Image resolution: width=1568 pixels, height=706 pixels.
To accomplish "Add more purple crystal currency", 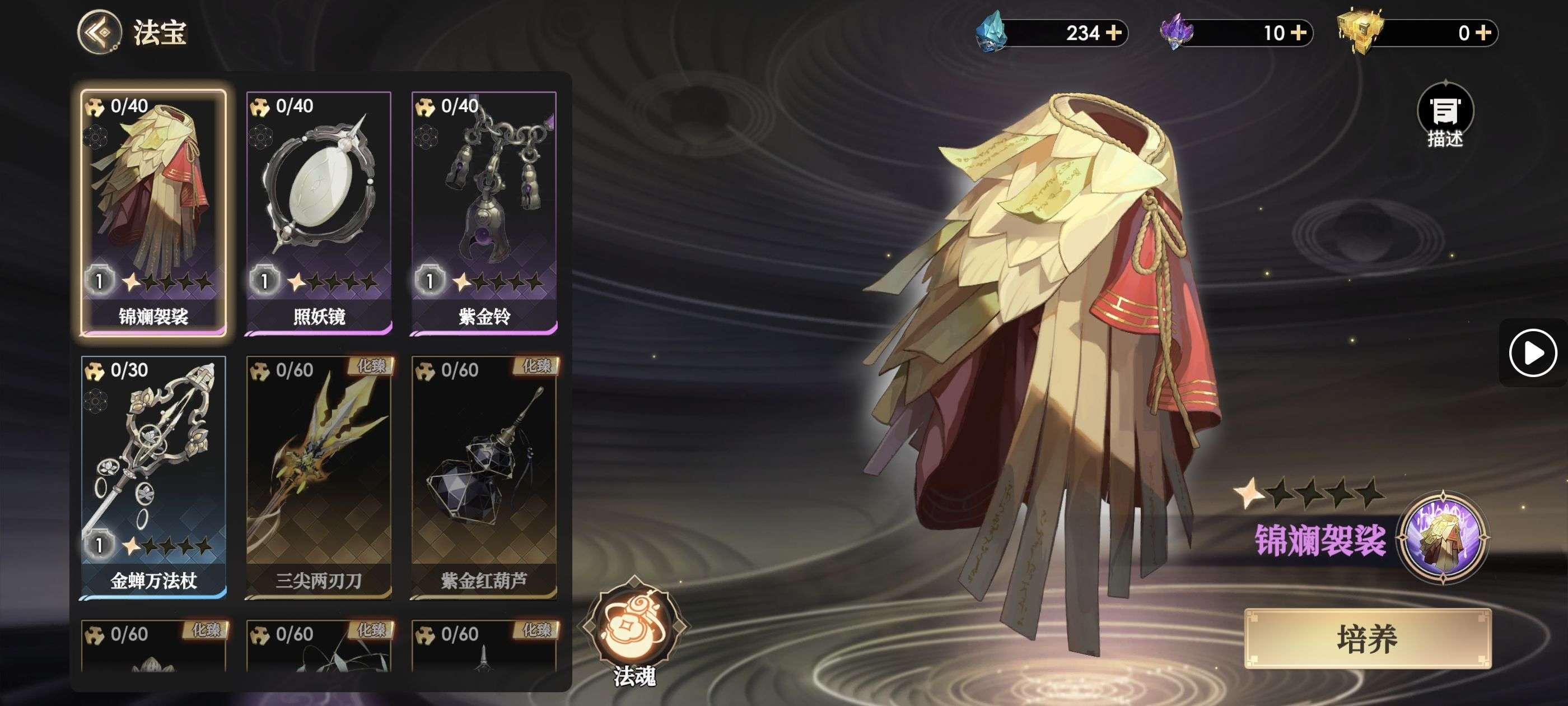I will (1299, 32).
